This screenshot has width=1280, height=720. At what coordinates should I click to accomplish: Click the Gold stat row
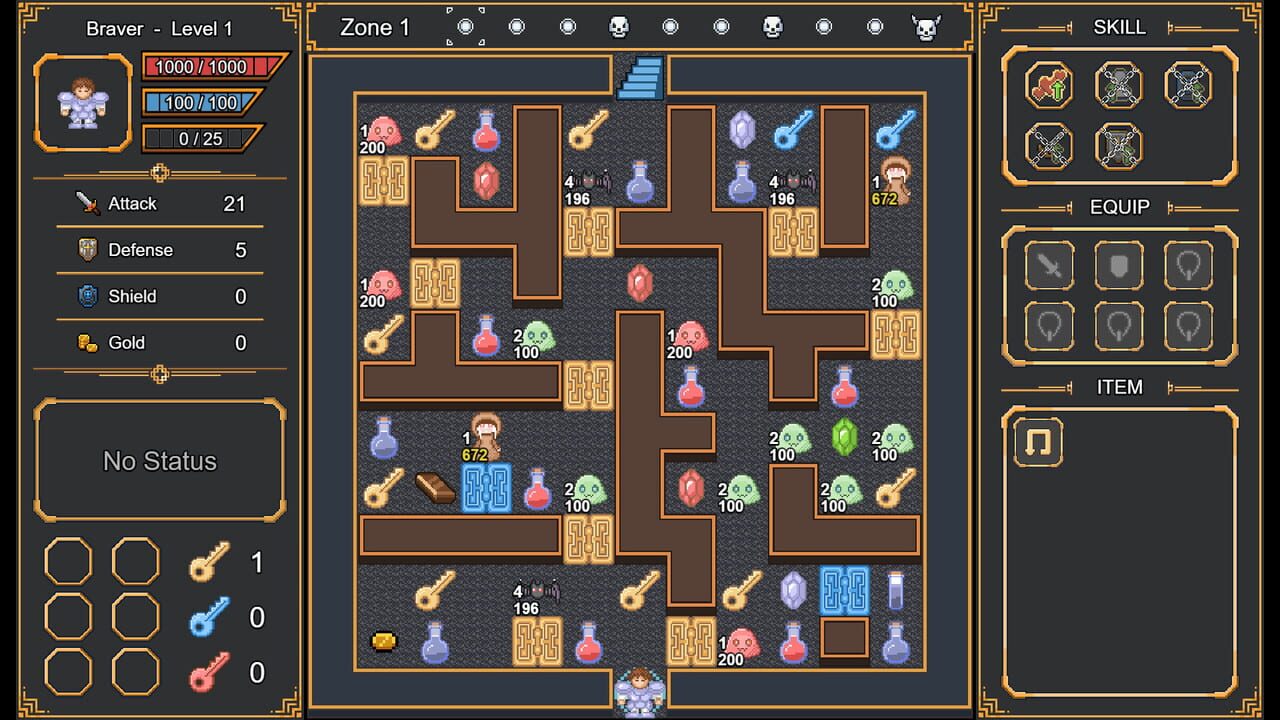(x=159, y=342)
